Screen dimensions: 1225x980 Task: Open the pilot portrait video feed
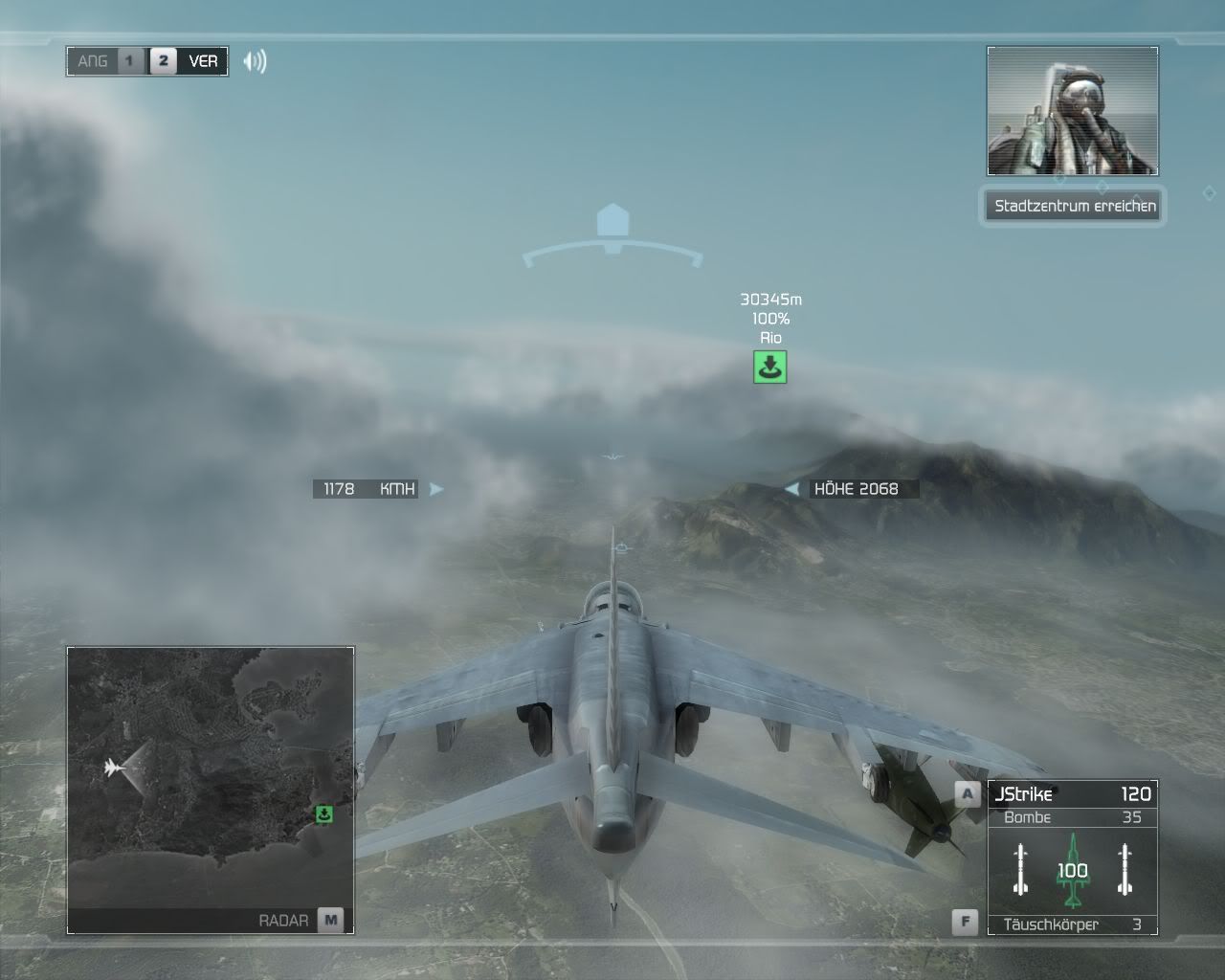pyautogui.click(x=1072, y=112)
